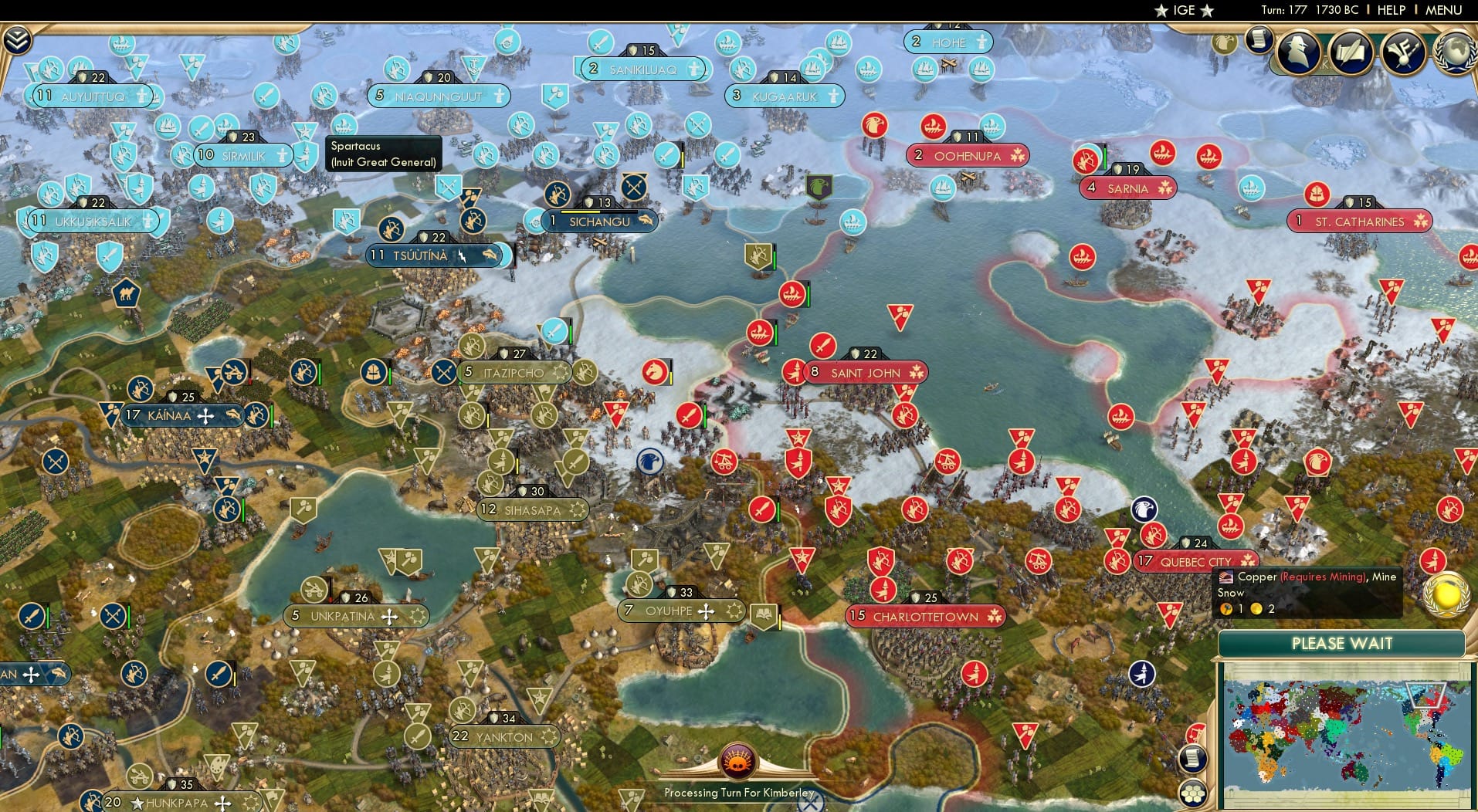The height and width of the screenshot is (812, 1478).
Task: Open the Social Policies scroll-and-quill icon
Action: tap(1352, 52)
